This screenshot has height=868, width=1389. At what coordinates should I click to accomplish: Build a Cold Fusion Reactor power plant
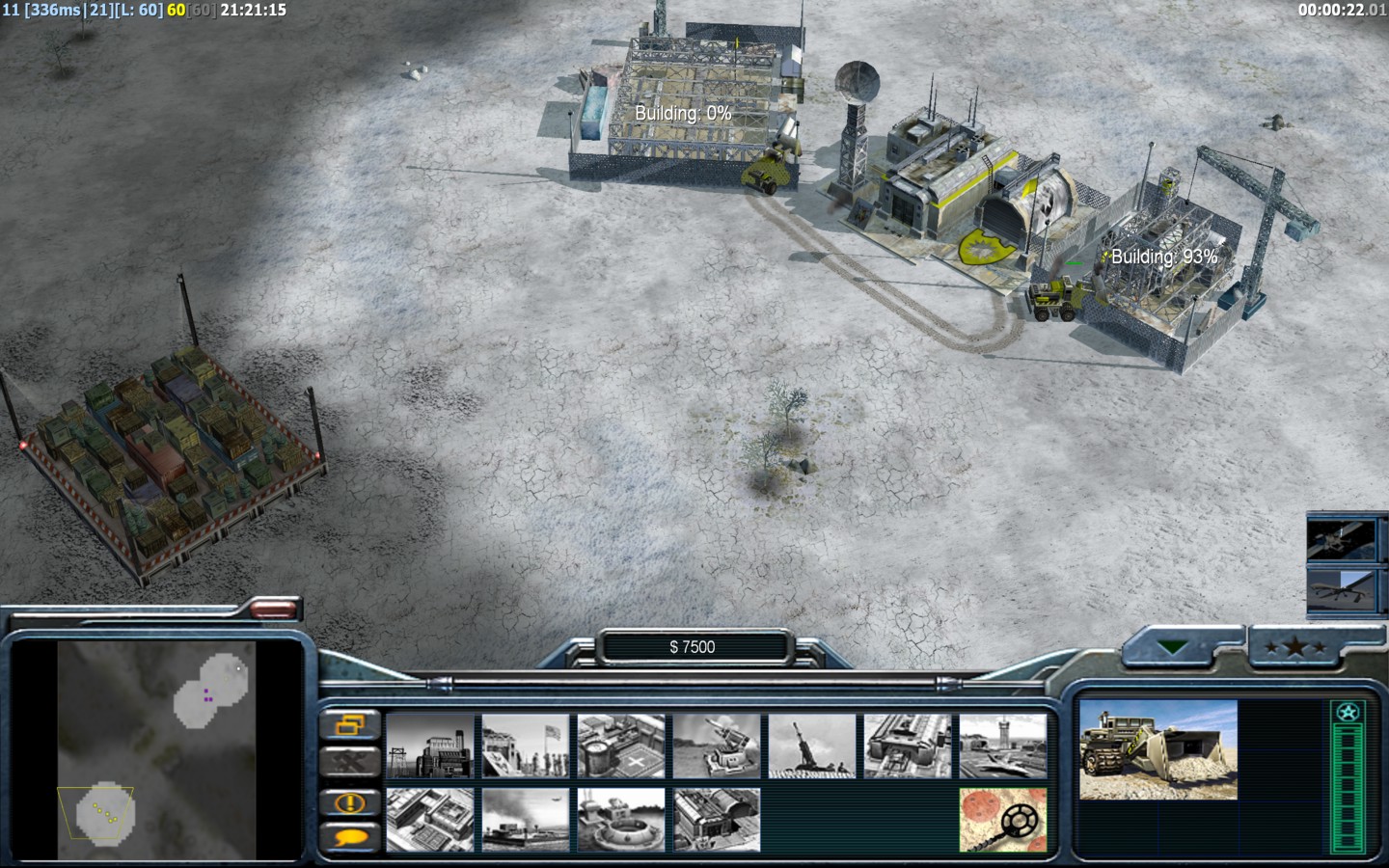click(430, 746)
